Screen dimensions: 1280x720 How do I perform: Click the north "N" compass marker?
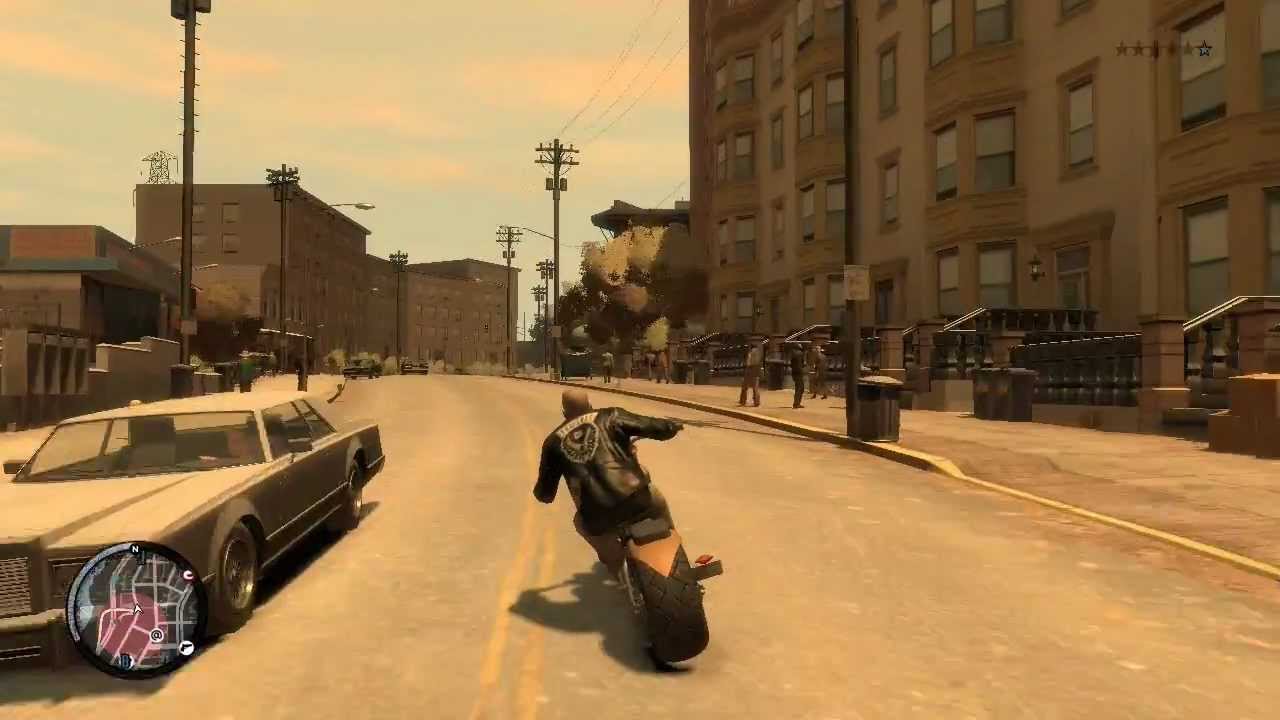coord(134,548)
